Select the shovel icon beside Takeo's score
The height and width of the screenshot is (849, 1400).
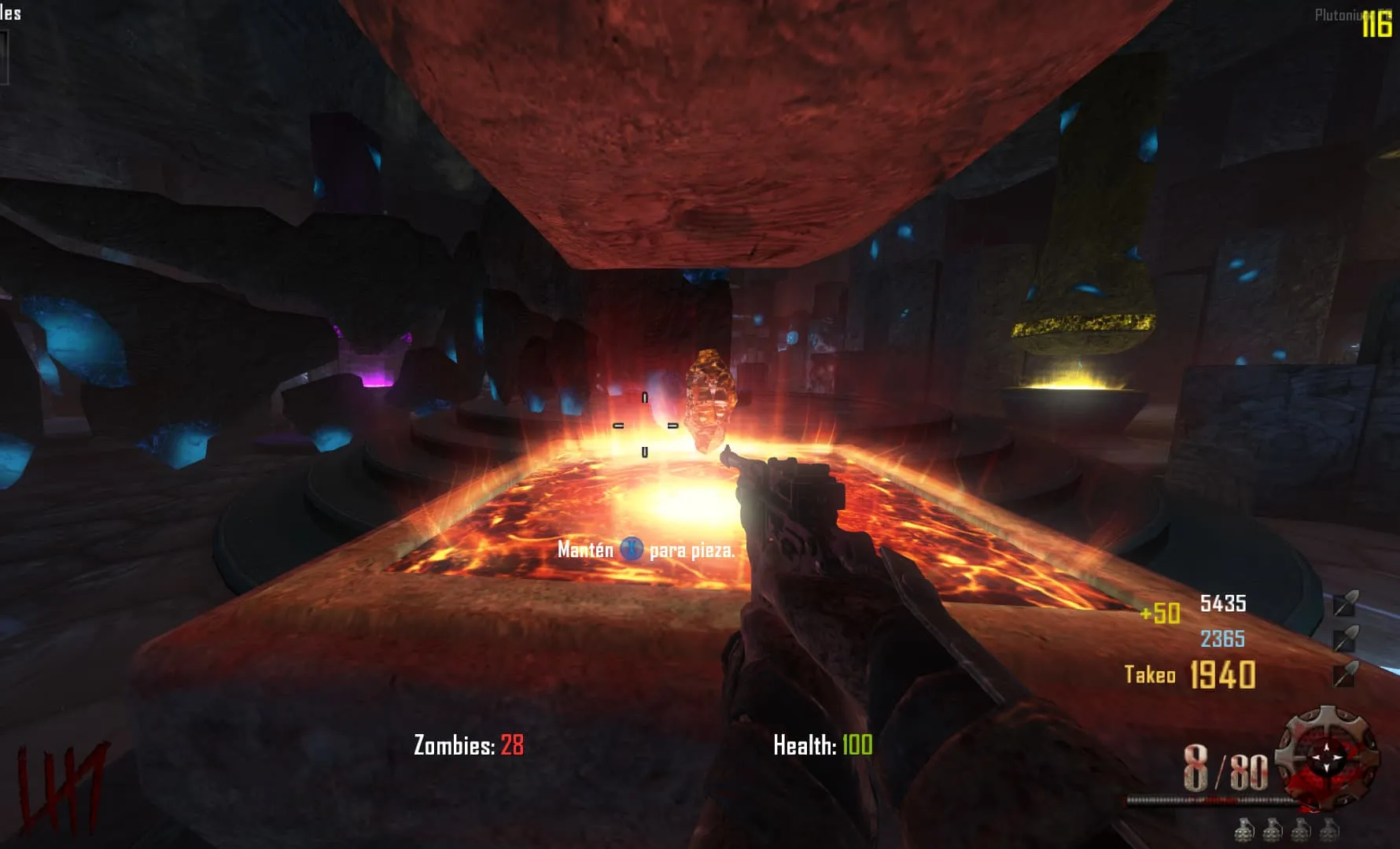[1345, 674]
